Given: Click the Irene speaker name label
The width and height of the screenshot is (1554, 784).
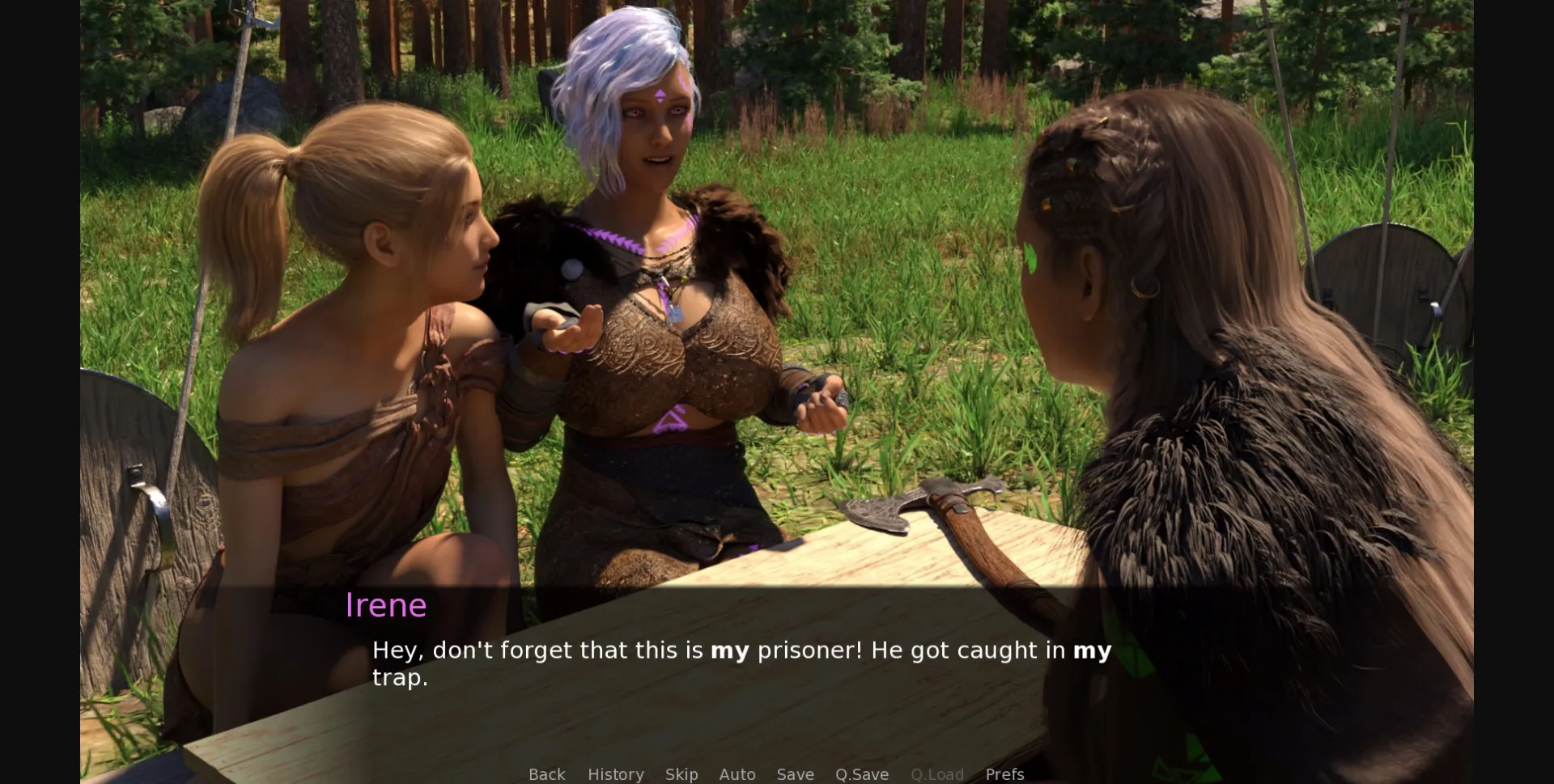Looking at the screenshot, I should point(387,605).
